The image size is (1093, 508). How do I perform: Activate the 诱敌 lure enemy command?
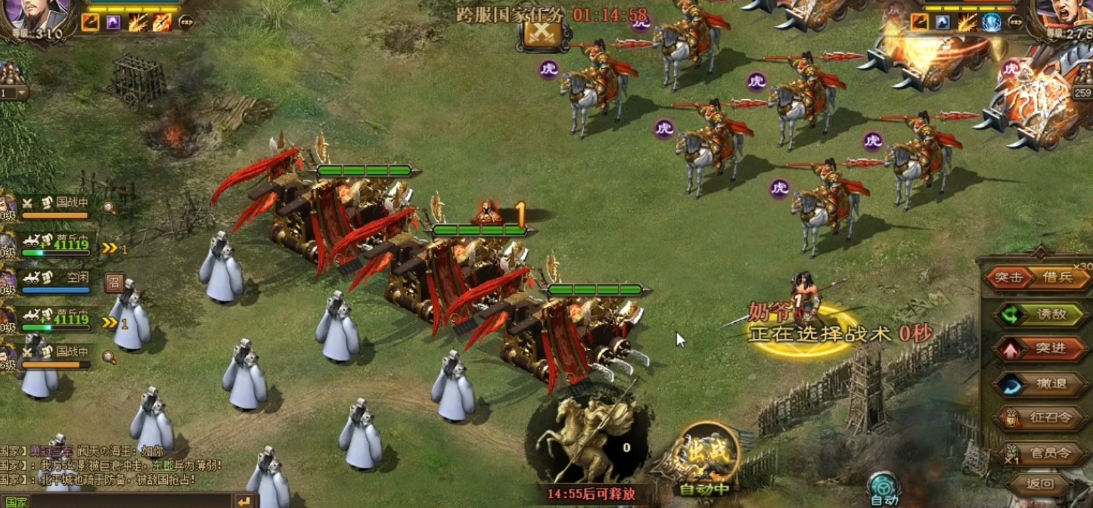(1042, 313)
